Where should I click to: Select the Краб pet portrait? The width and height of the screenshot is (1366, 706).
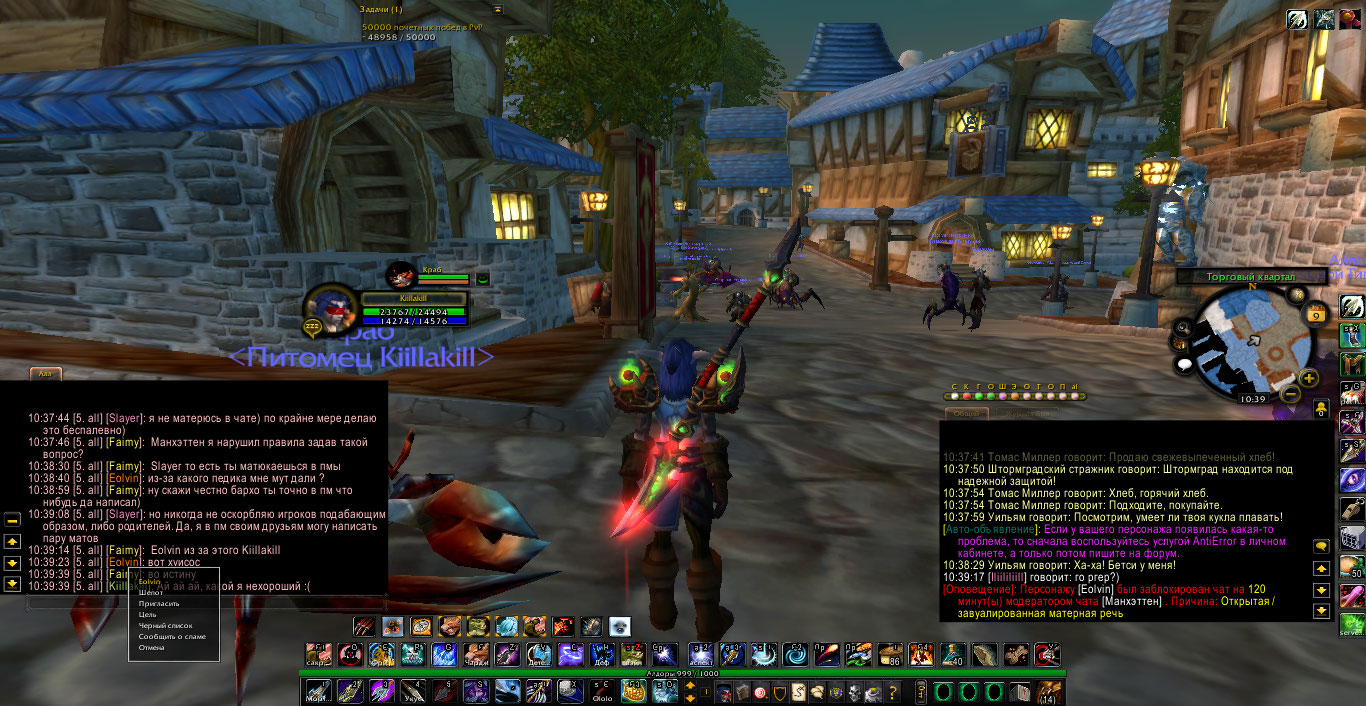coord(402,274)
